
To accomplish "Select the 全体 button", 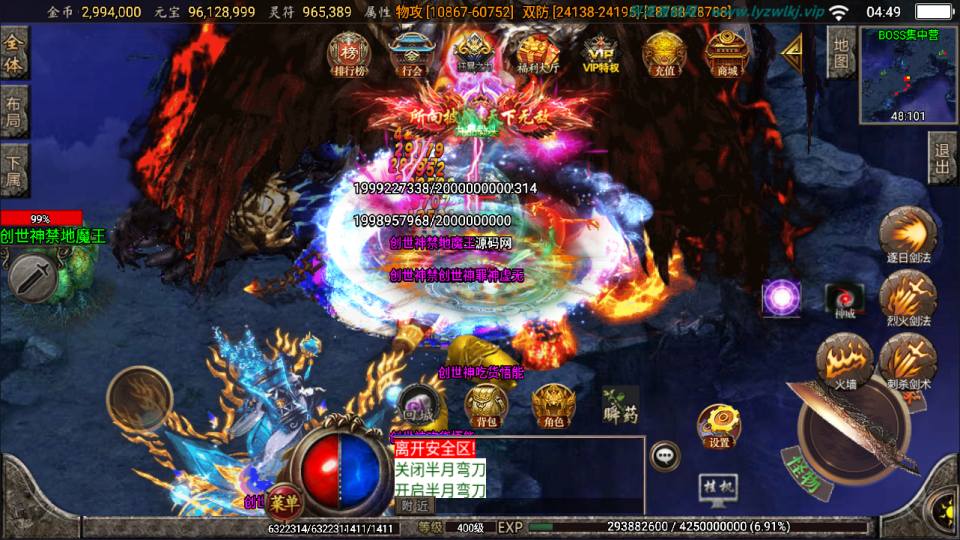I will pos(15,52).
